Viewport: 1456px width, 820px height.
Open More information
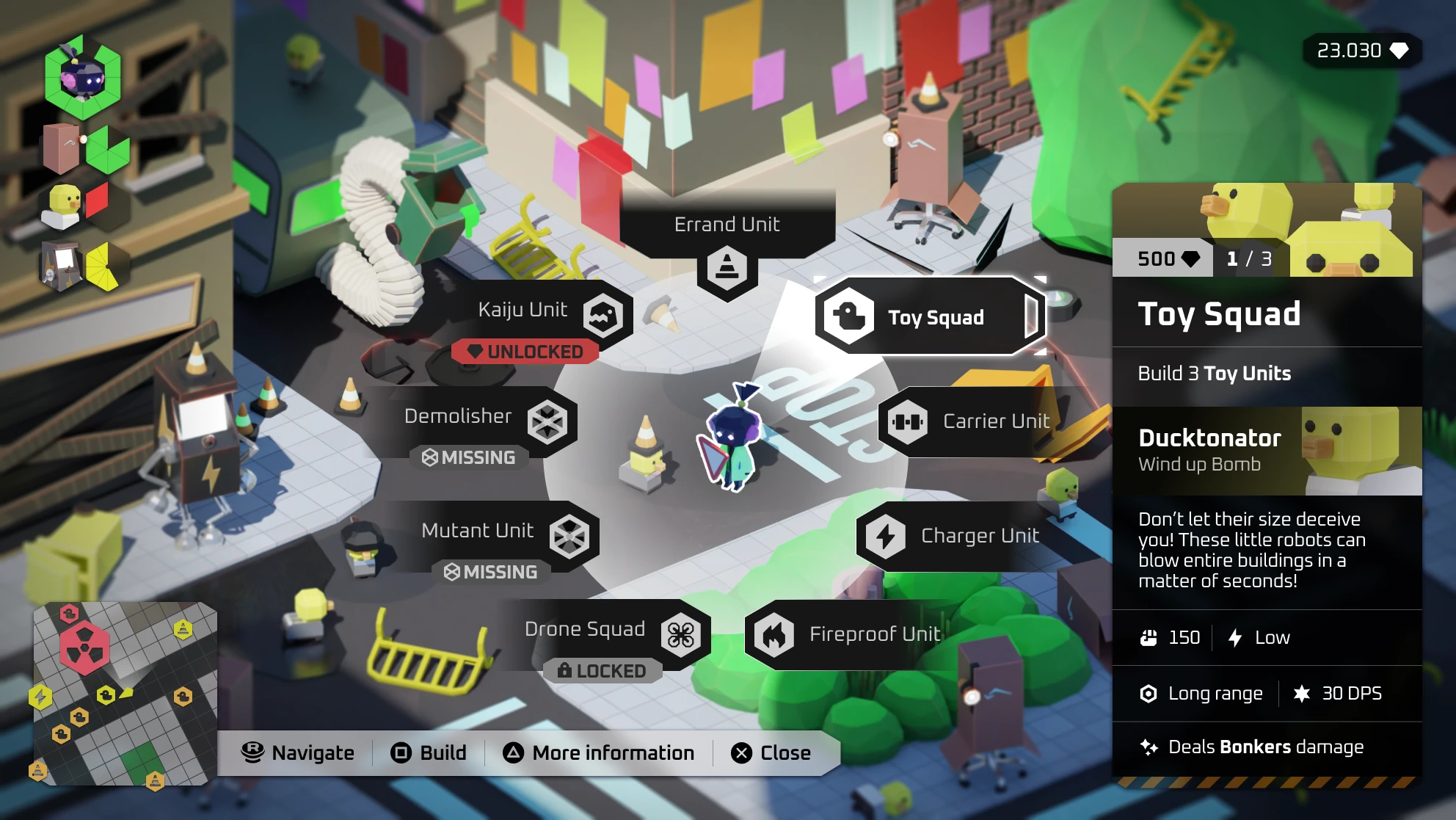point(600,752)
